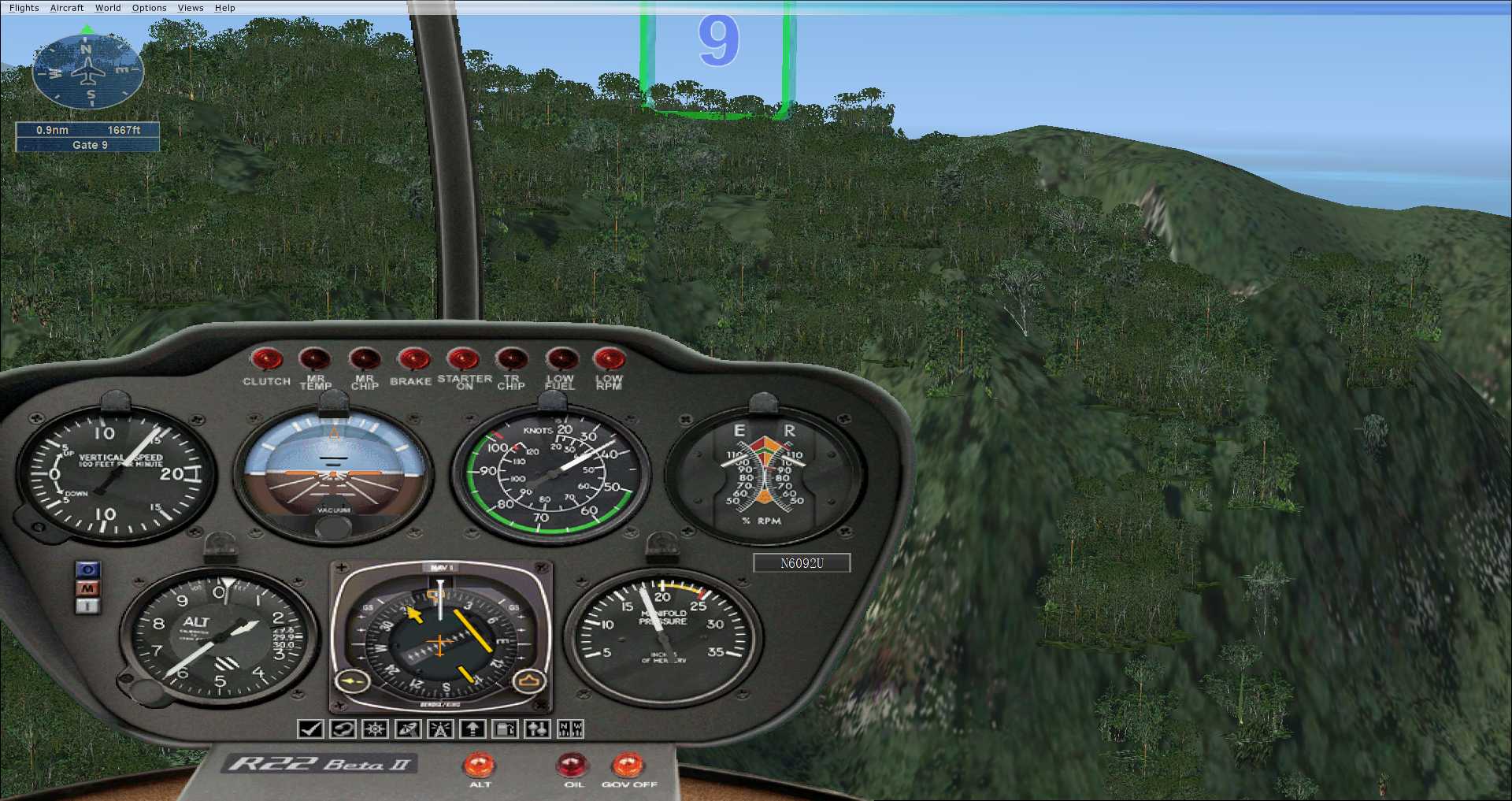Open the ATC headset panel icon
Viewport: 1512px width, 801px height.
343,729
